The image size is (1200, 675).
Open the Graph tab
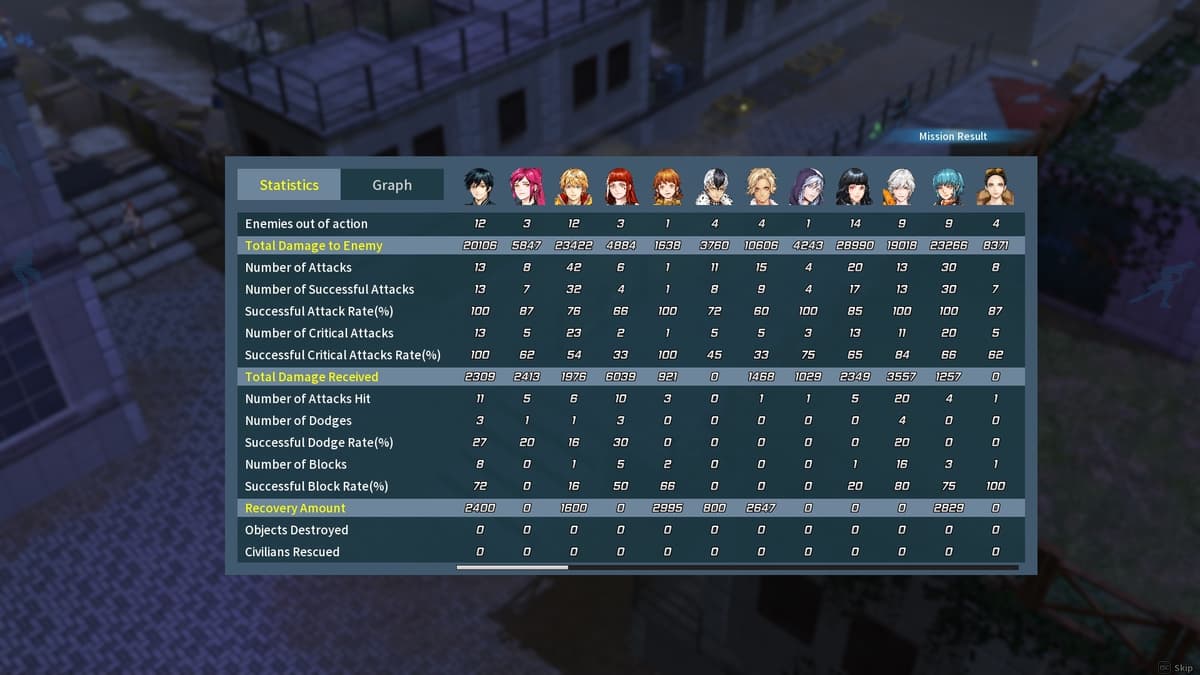point(392,185)
